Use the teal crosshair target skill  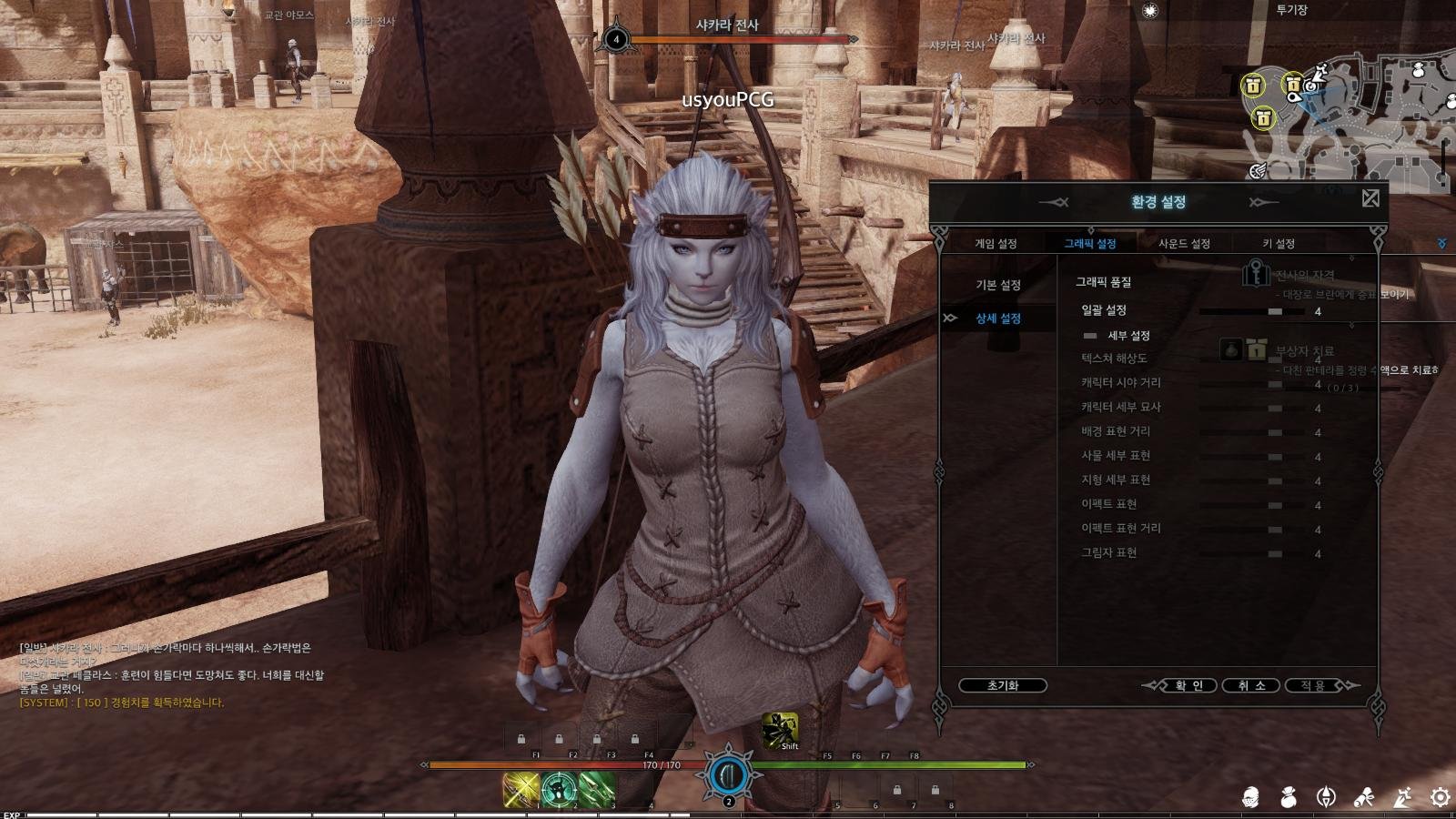coord(559,789)
